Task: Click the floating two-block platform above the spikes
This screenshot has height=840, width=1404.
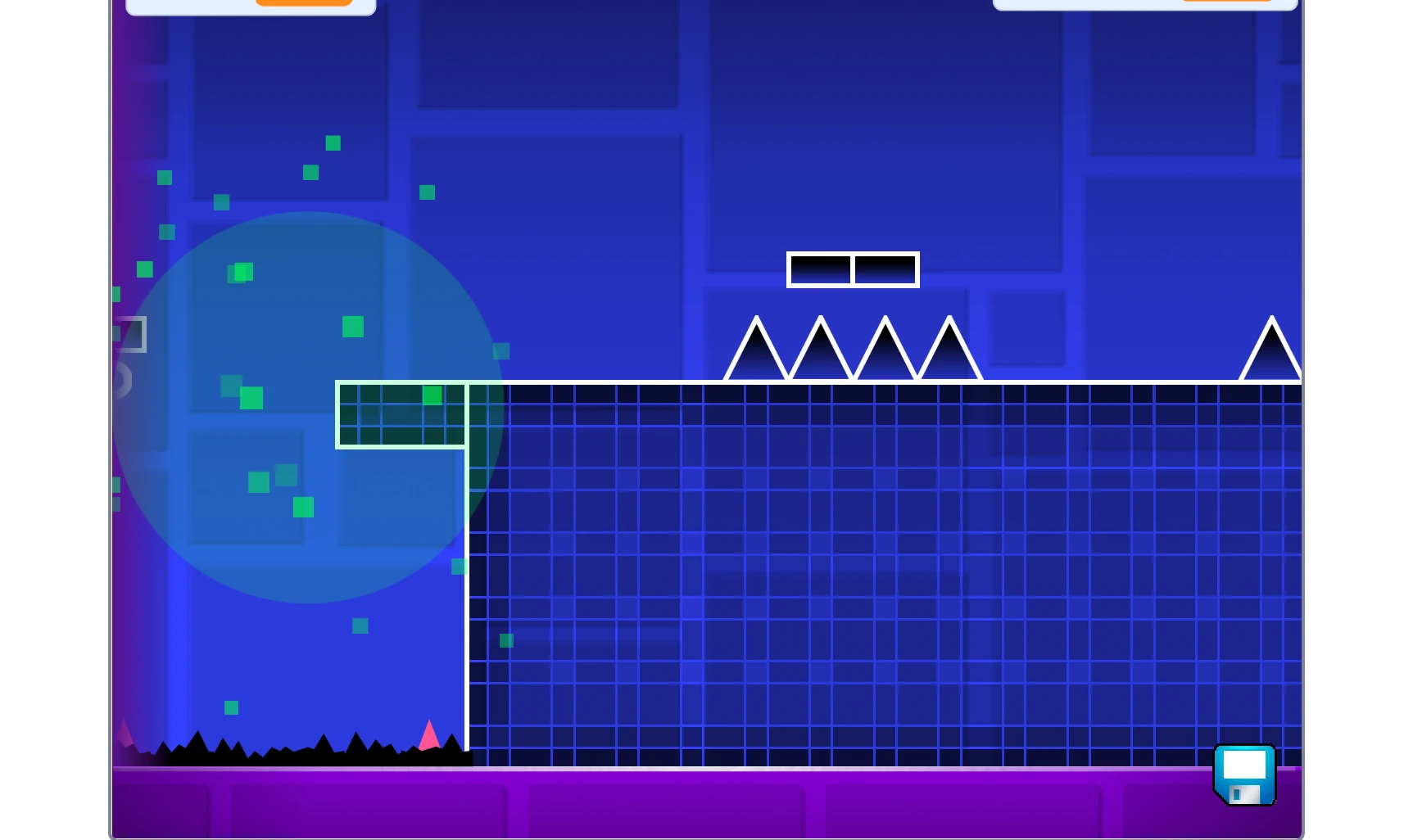Action: [852, 269]
